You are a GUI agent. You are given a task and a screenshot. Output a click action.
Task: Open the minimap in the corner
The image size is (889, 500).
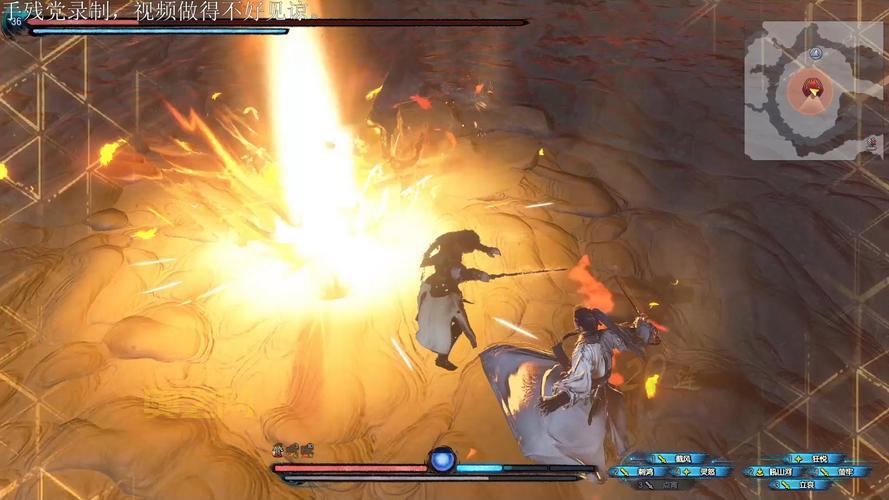[814, 90]
